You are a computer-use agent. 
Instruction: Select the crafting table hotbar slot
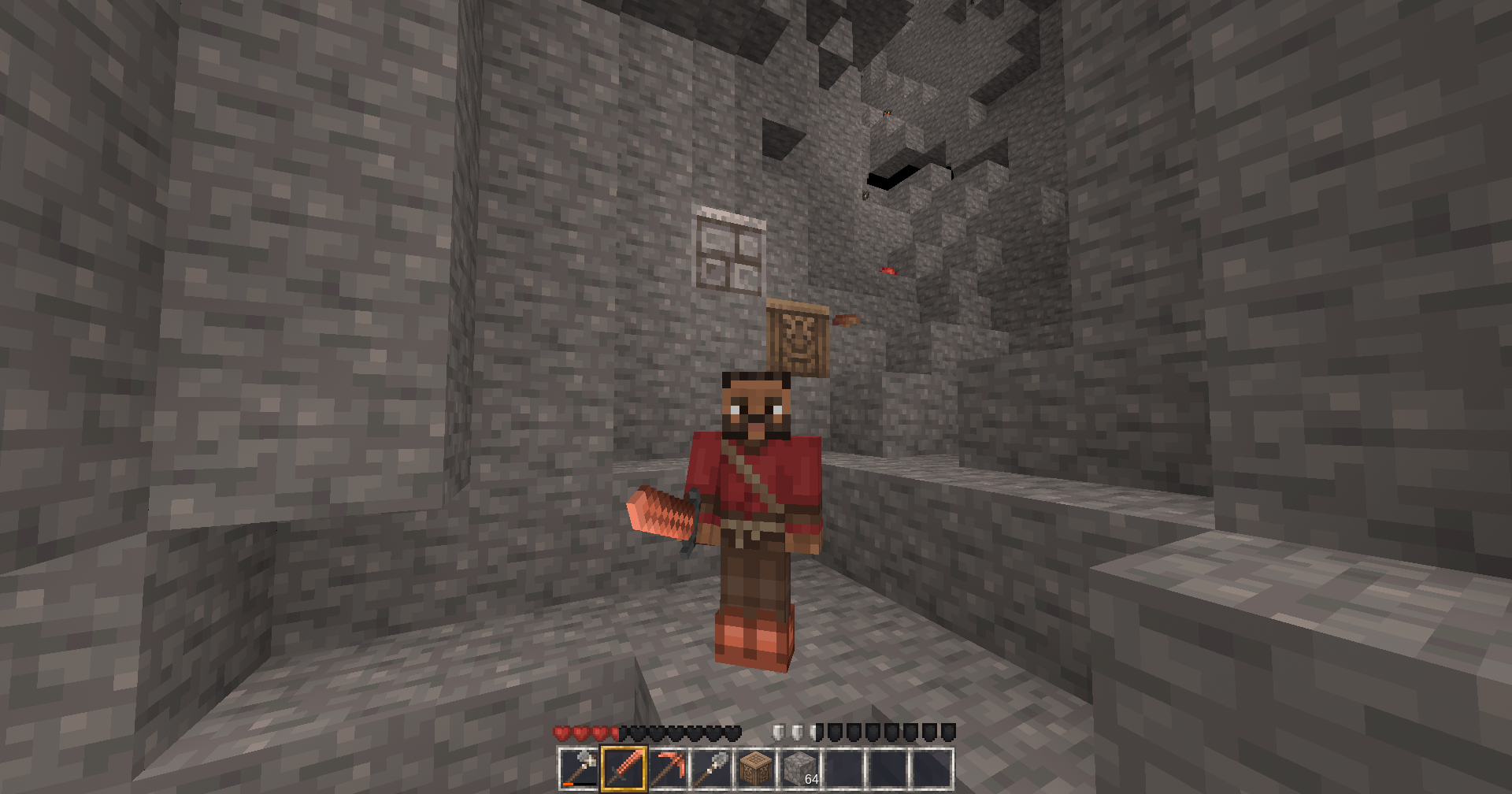tap(756, 768)
